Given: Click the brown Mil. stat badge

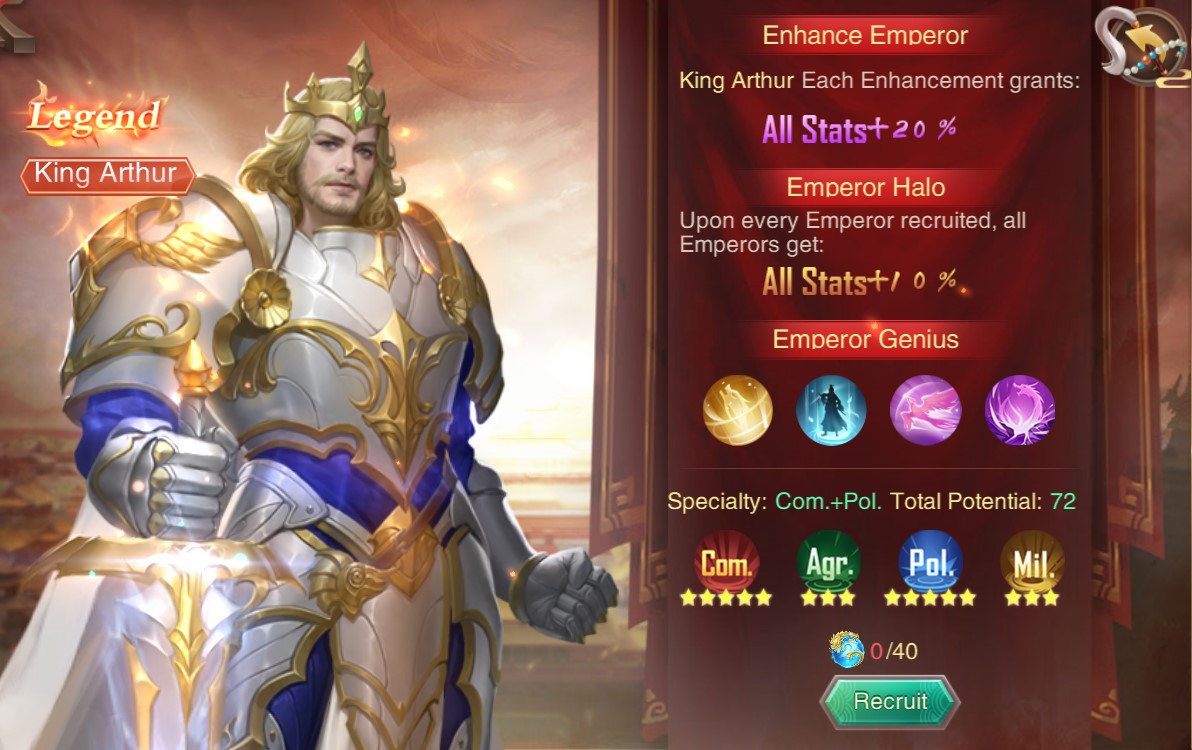Looking at the screenshot, I should [x=1032, y=562].
